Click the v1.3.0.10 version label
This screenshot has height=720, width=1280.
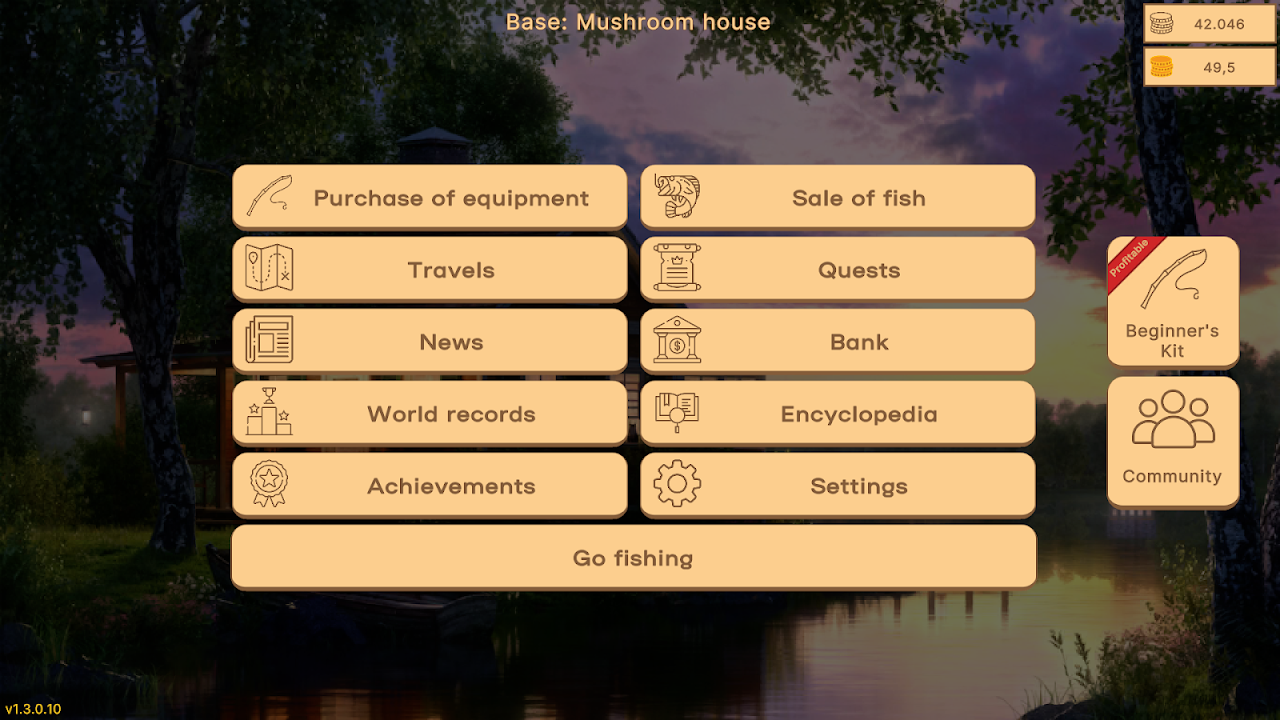[33, 706]
